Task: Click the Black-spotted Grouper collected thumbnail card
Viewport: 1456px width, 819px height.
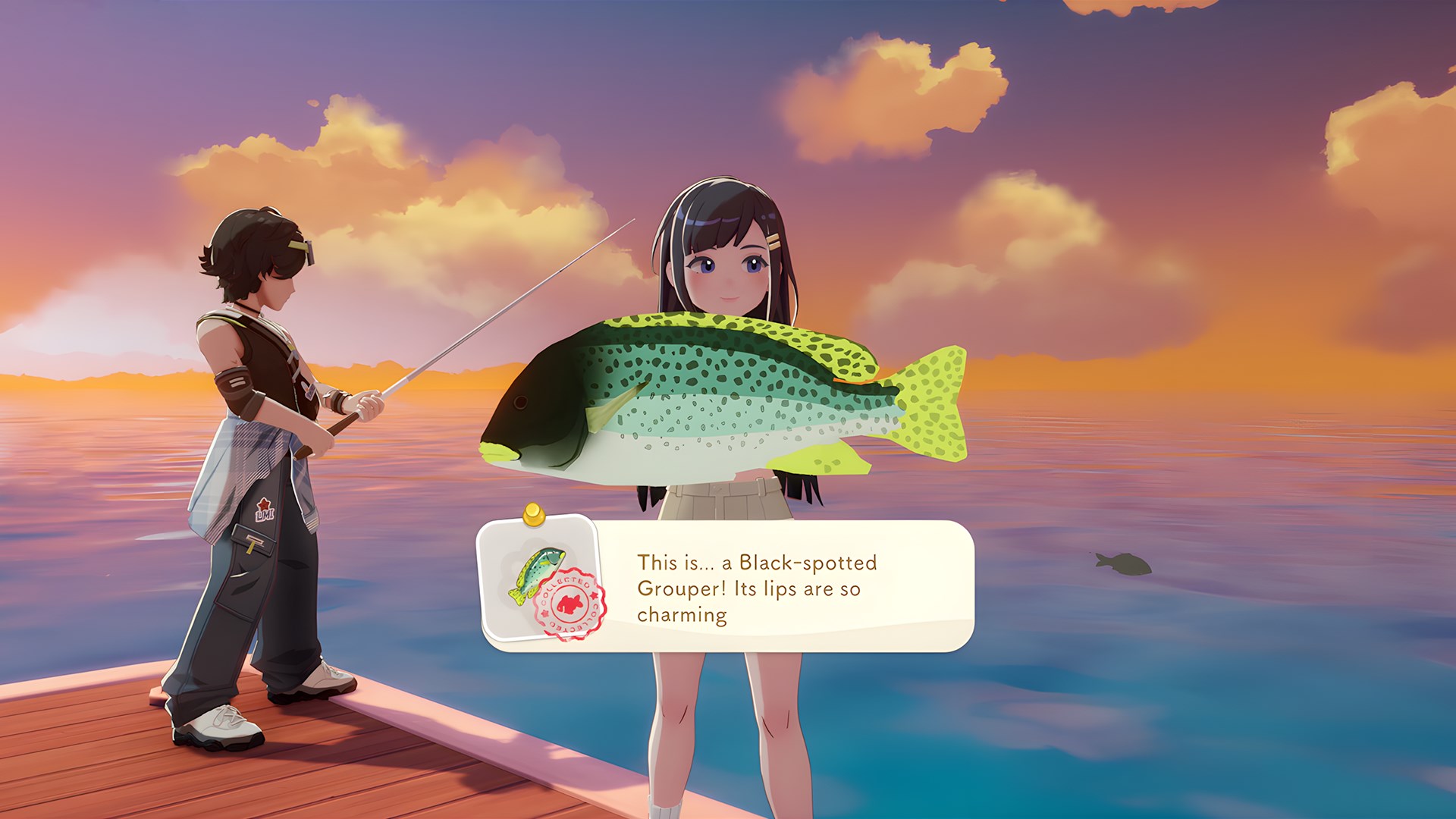Action: (540, 579)
